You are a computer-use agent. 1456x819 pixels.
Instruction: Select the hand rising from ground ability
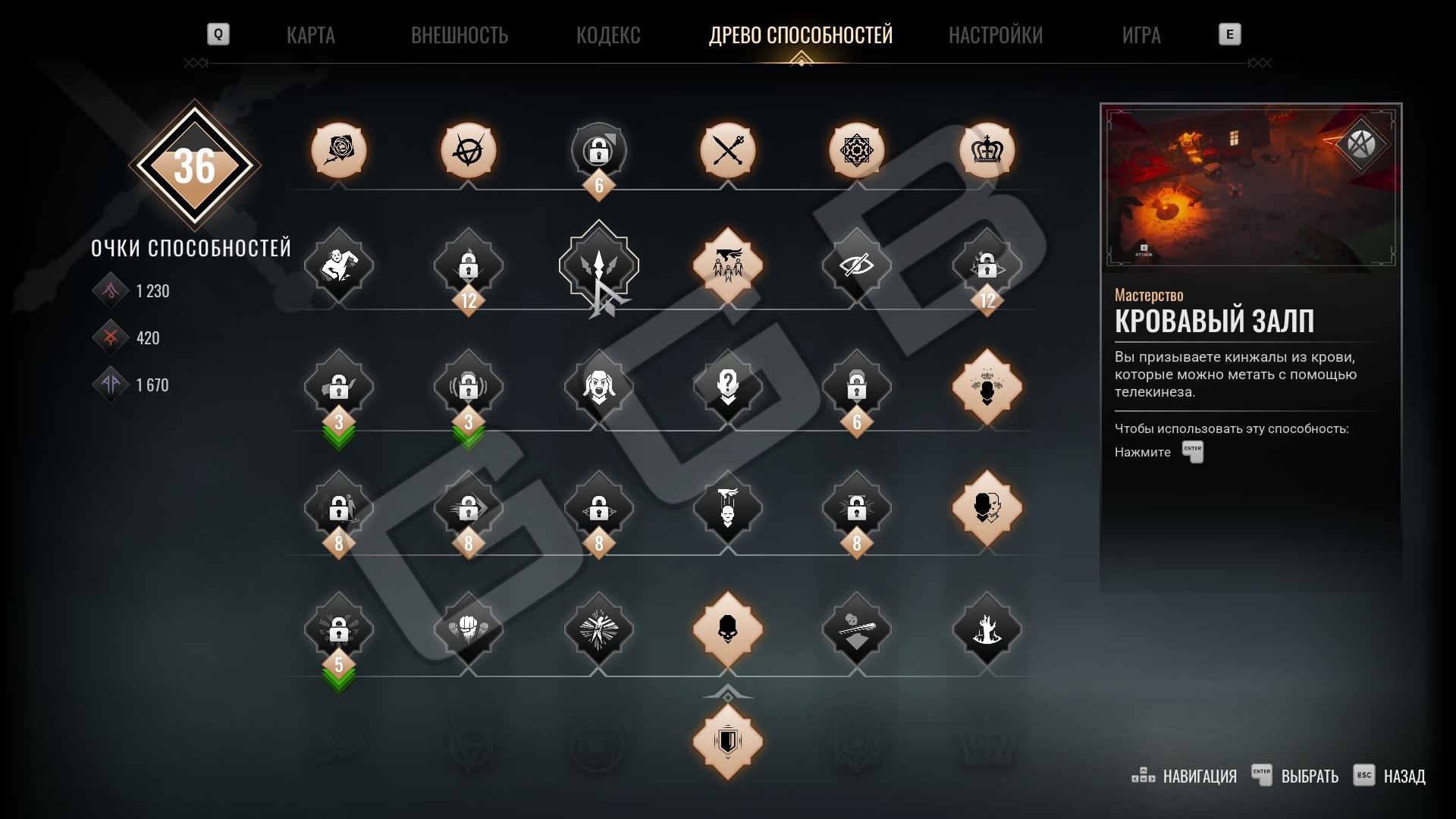click(987, 629)
